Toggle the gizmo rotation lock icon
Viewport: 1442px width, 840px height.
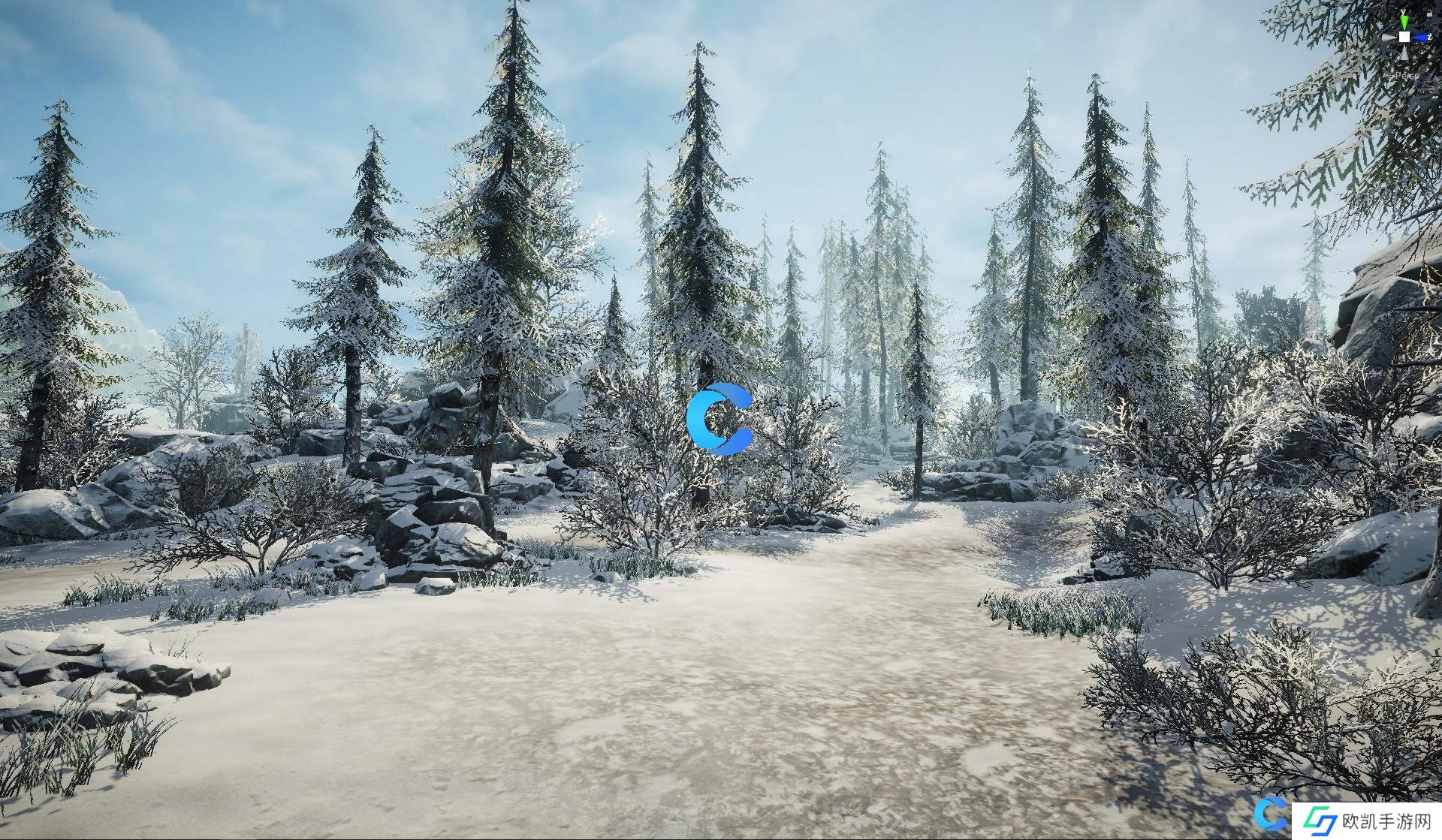(x=1429, y=14)
